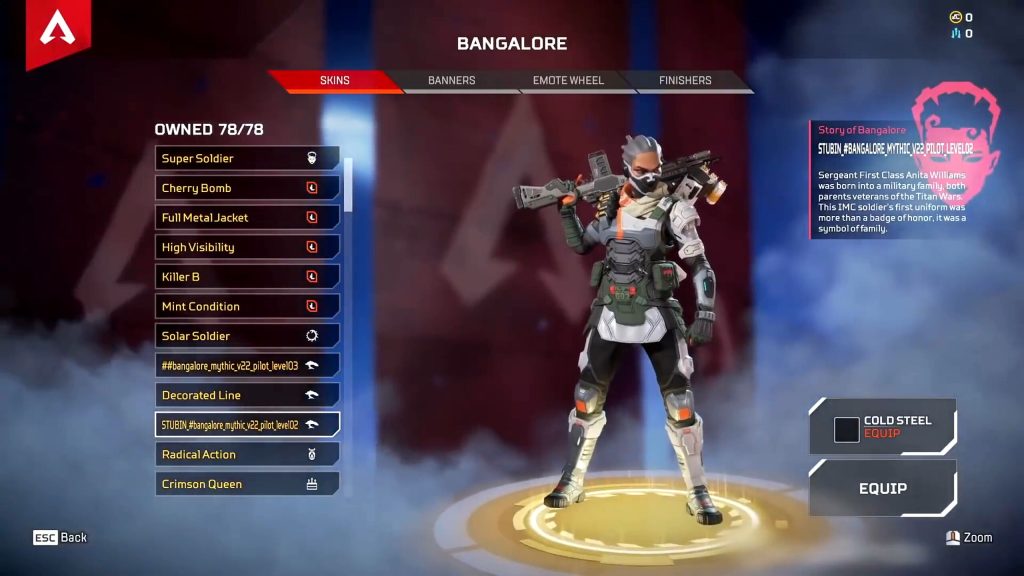
Task: Click the large Equip button
Action: point(882,488)
